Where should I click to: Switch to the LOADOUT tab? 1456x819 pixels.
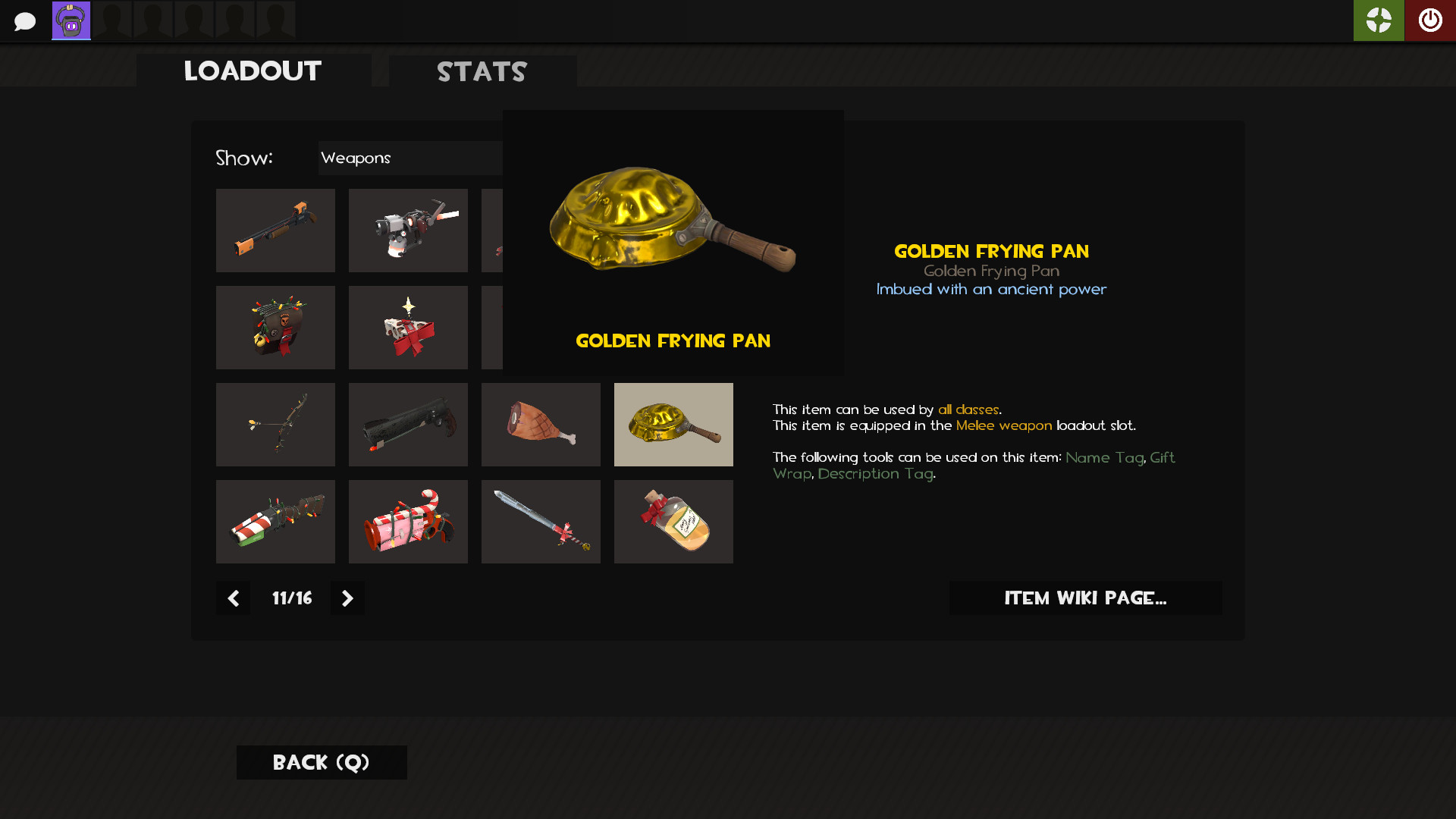pyautogui.click(x=253, y=71)
